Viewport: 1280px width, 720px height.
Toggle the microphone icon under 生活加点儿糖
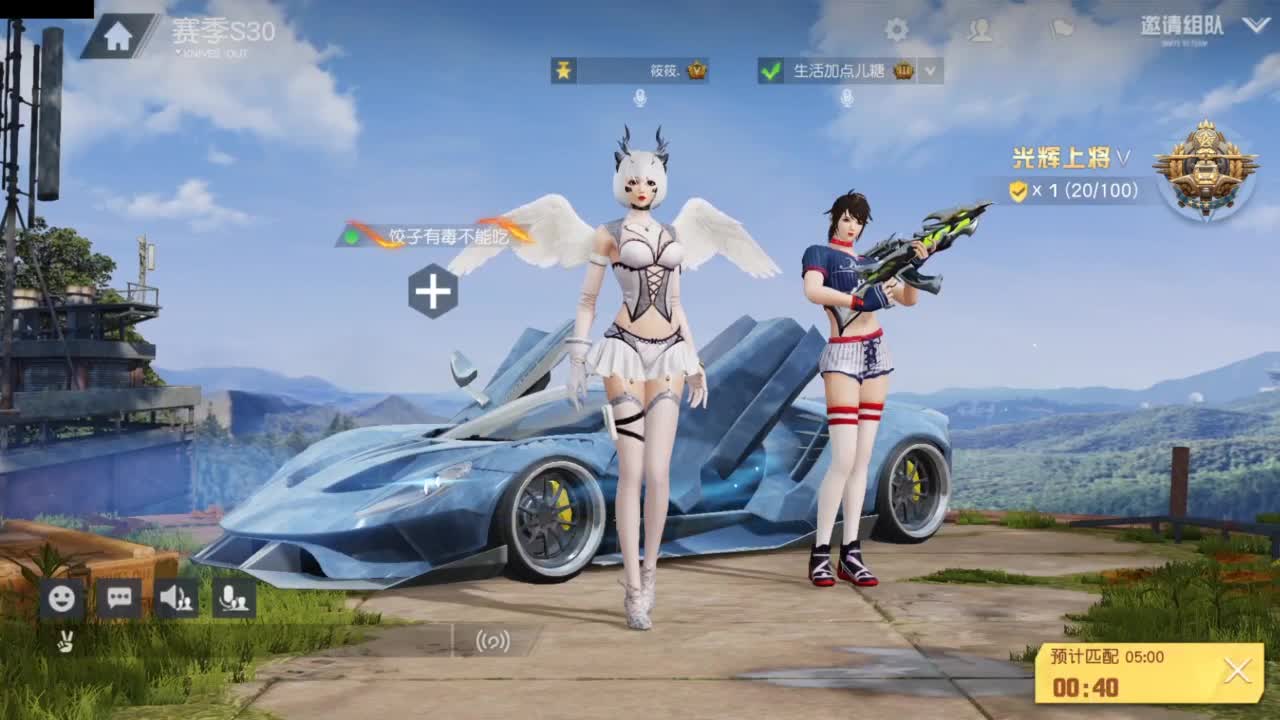coord(847,98)
